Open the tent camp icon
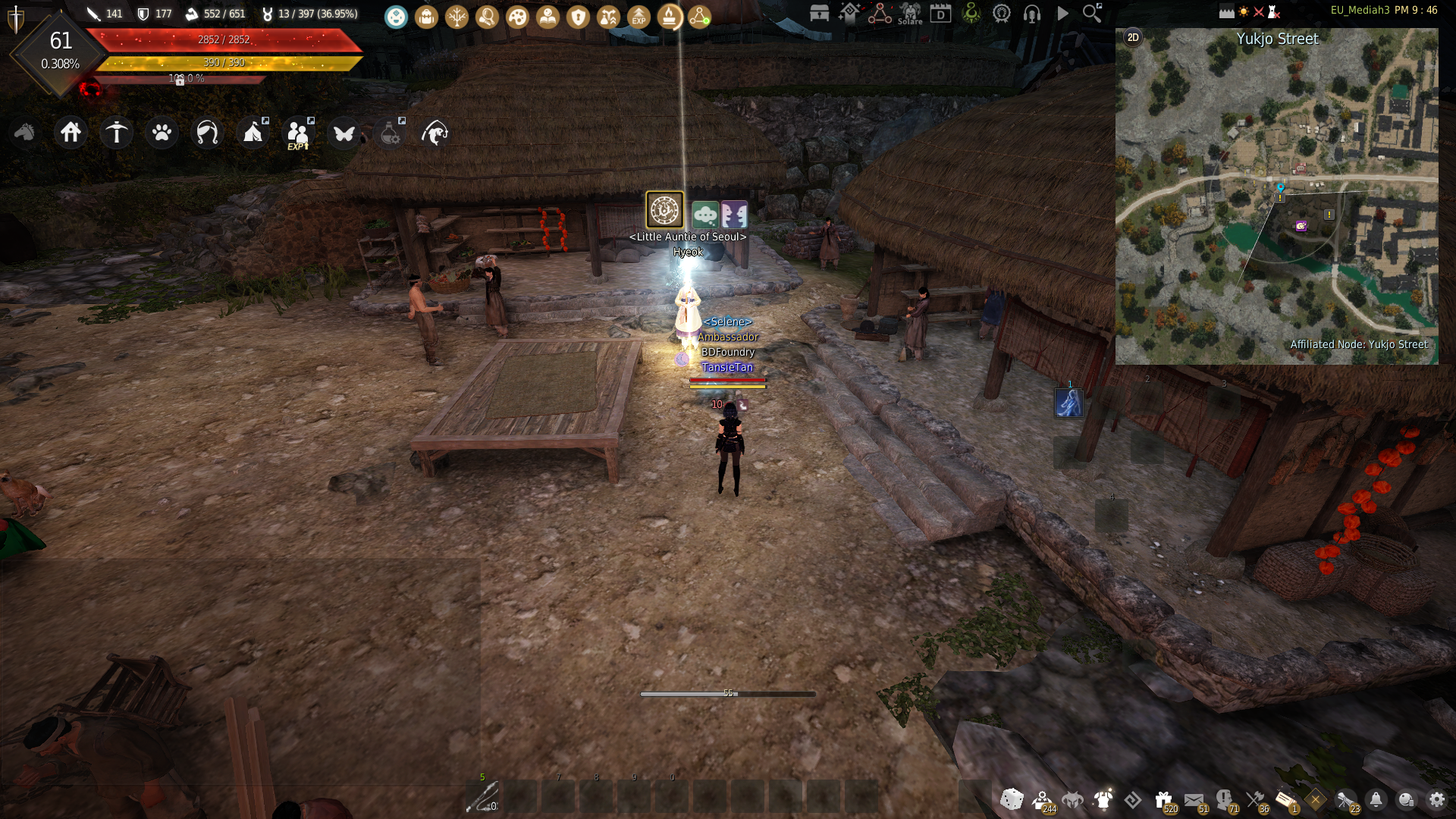 coord(253,133)
